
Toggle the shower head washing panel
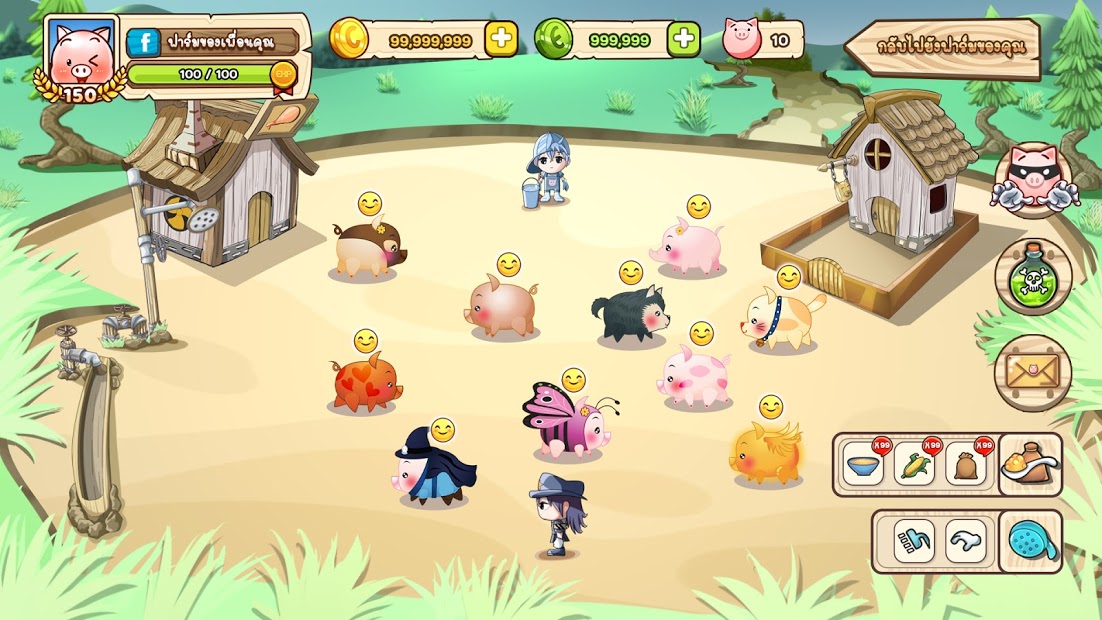tap(1030, 541)
